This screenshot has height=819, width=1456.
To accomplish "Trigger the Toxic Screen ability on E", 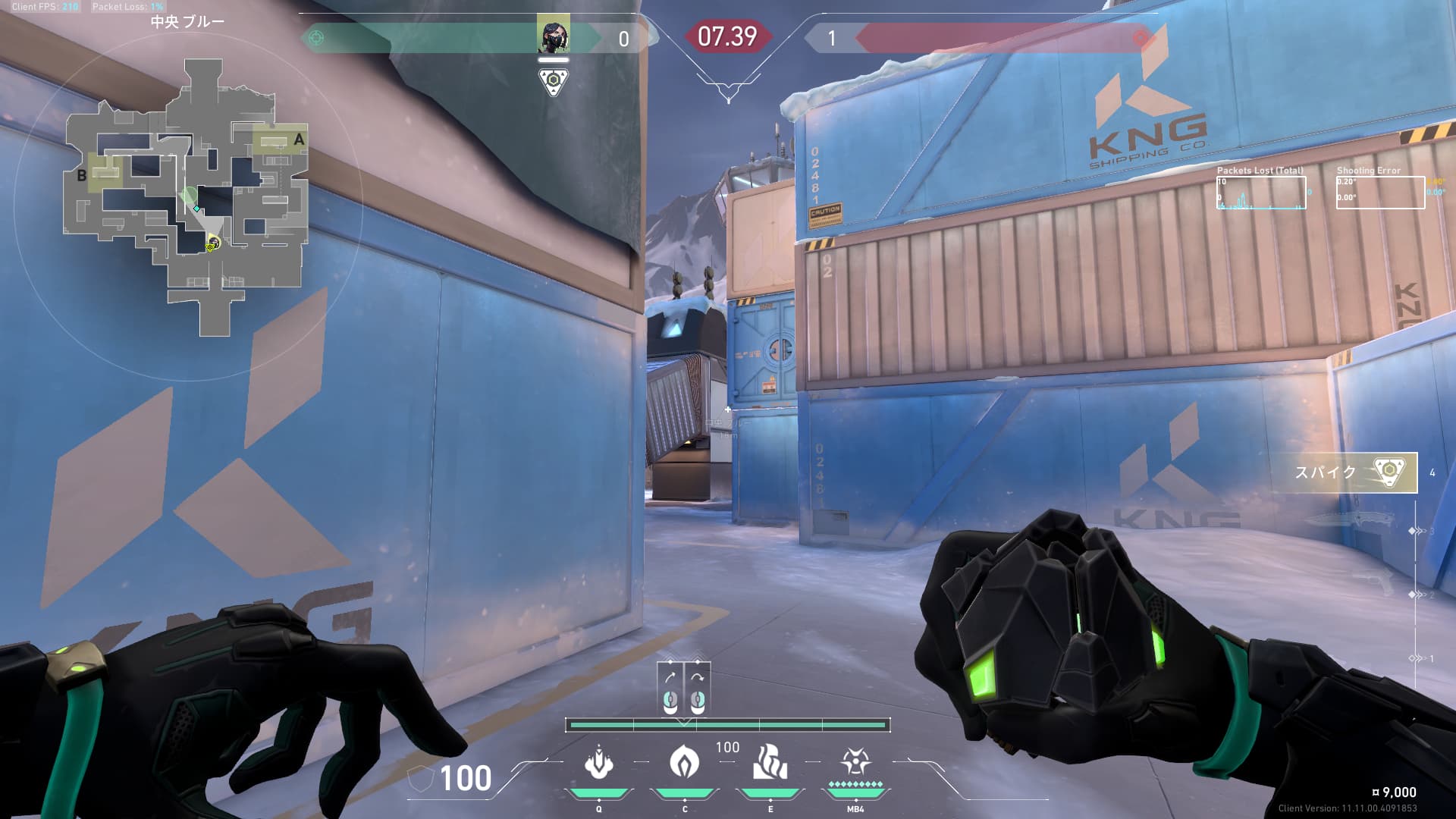I will 770,763.
